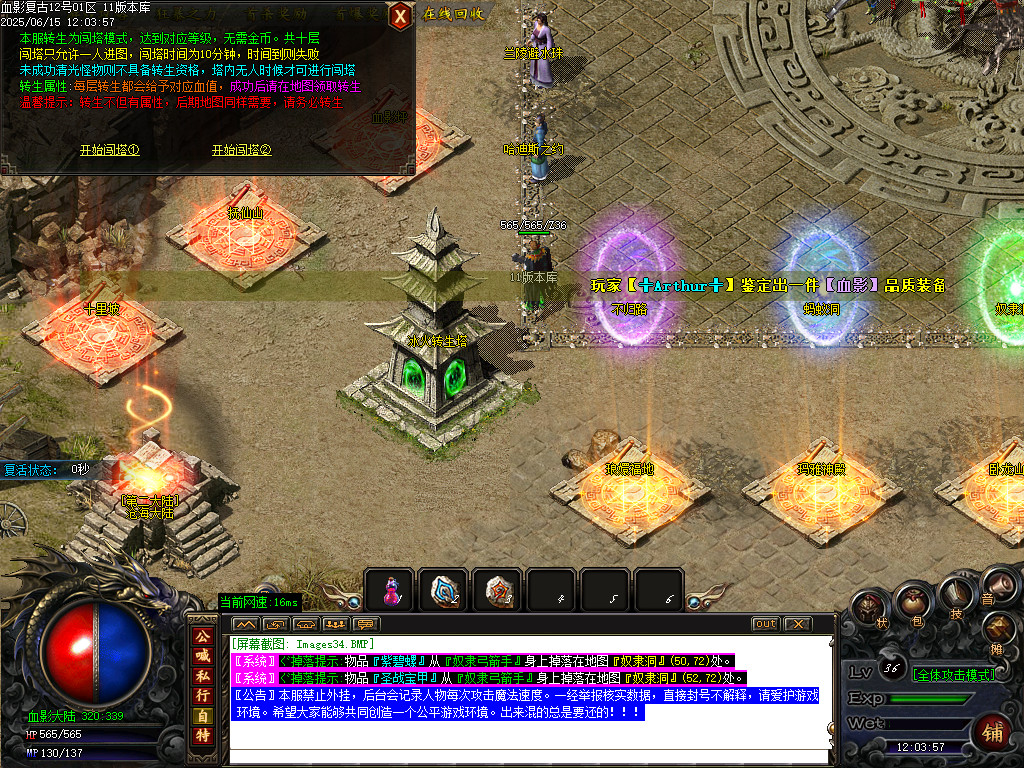The width and height of the screenshot is (1024, 768).
Task: Switch to the 行 guild chat channel
Action: point(202,695)
